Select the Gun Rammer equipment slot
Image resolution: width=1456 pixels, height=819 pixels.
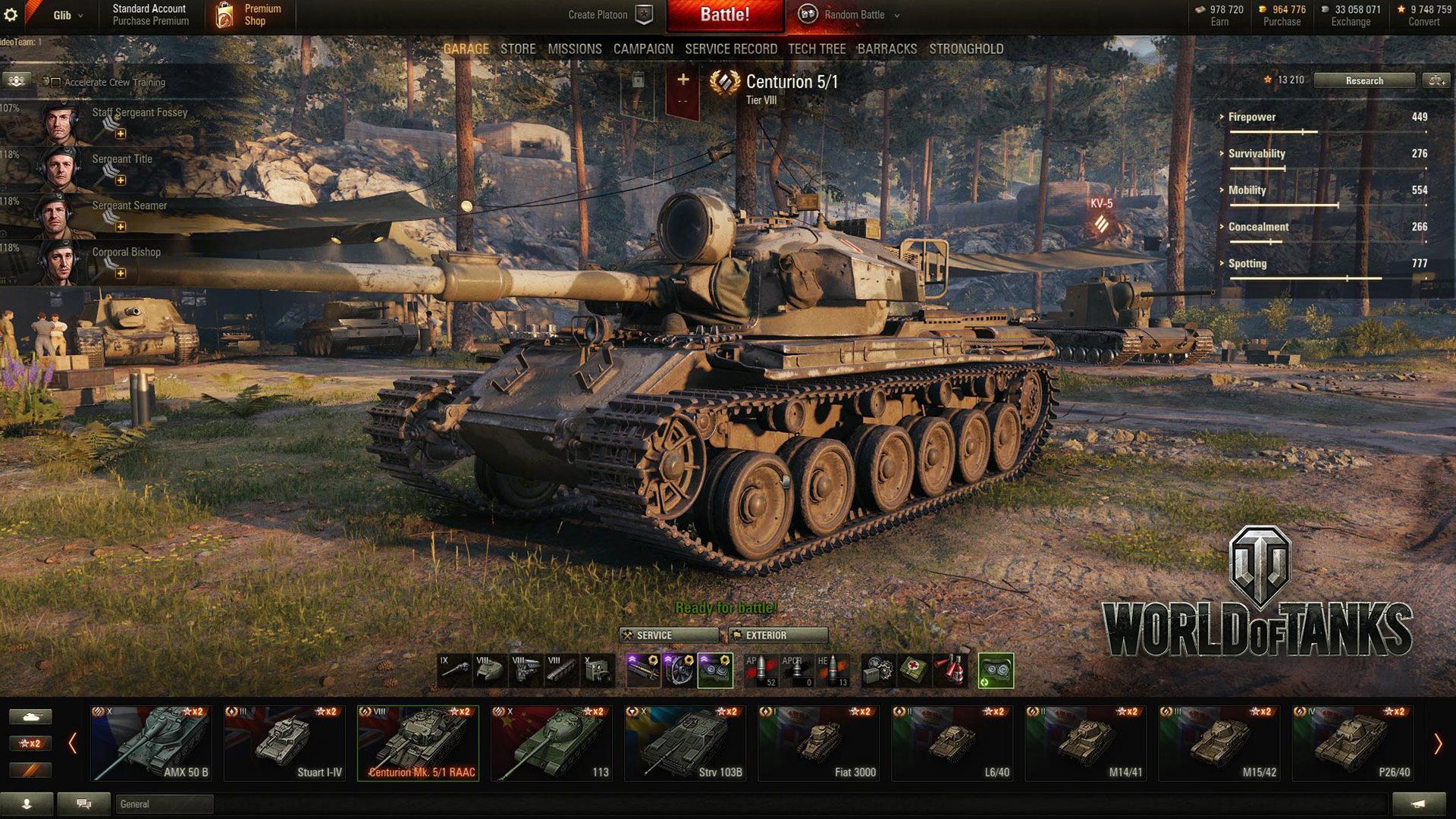pos(643,669)
